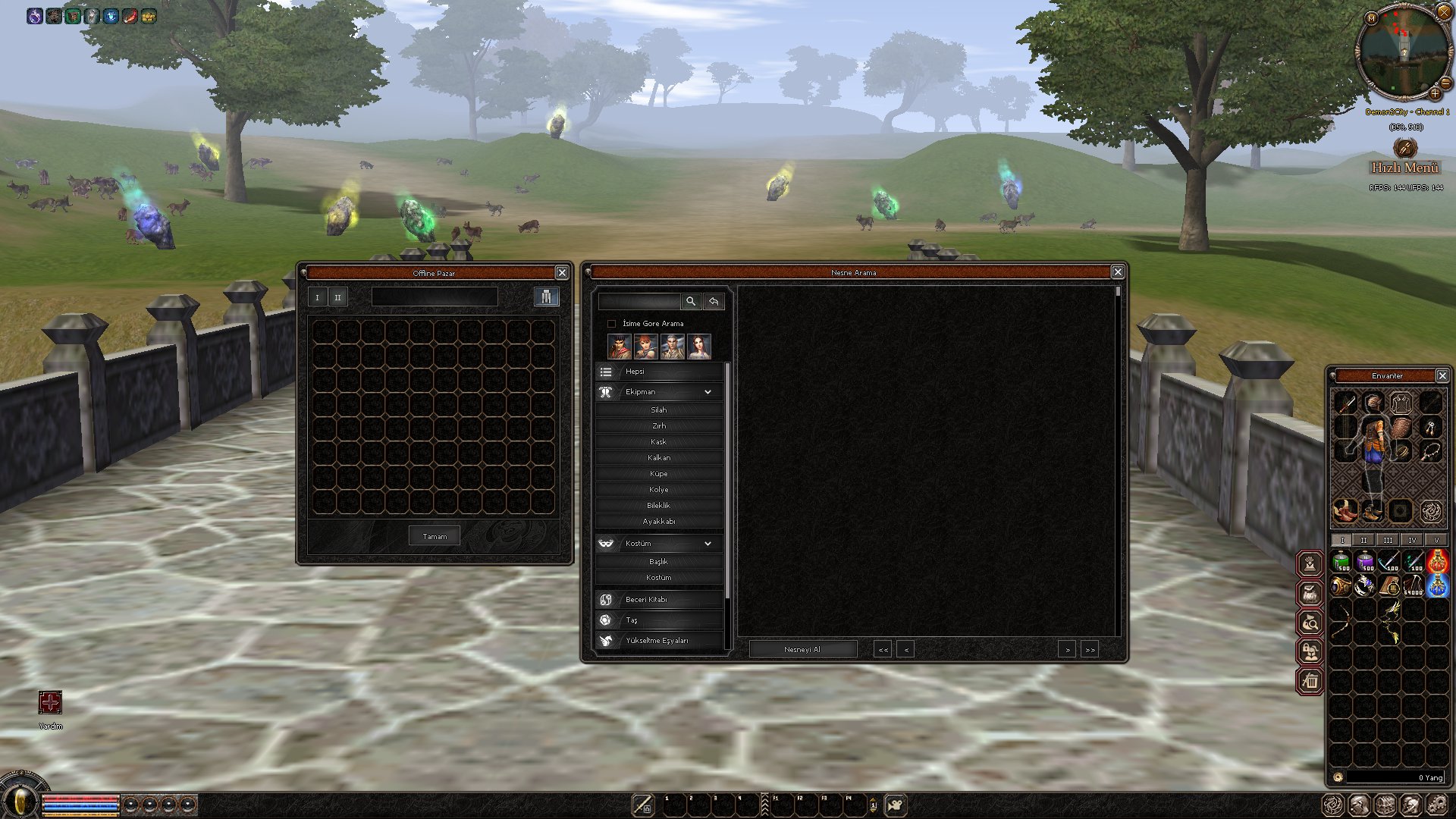Close the Nesne Arama window
The image size is (1456, 819).
(x=1118, y=272)
